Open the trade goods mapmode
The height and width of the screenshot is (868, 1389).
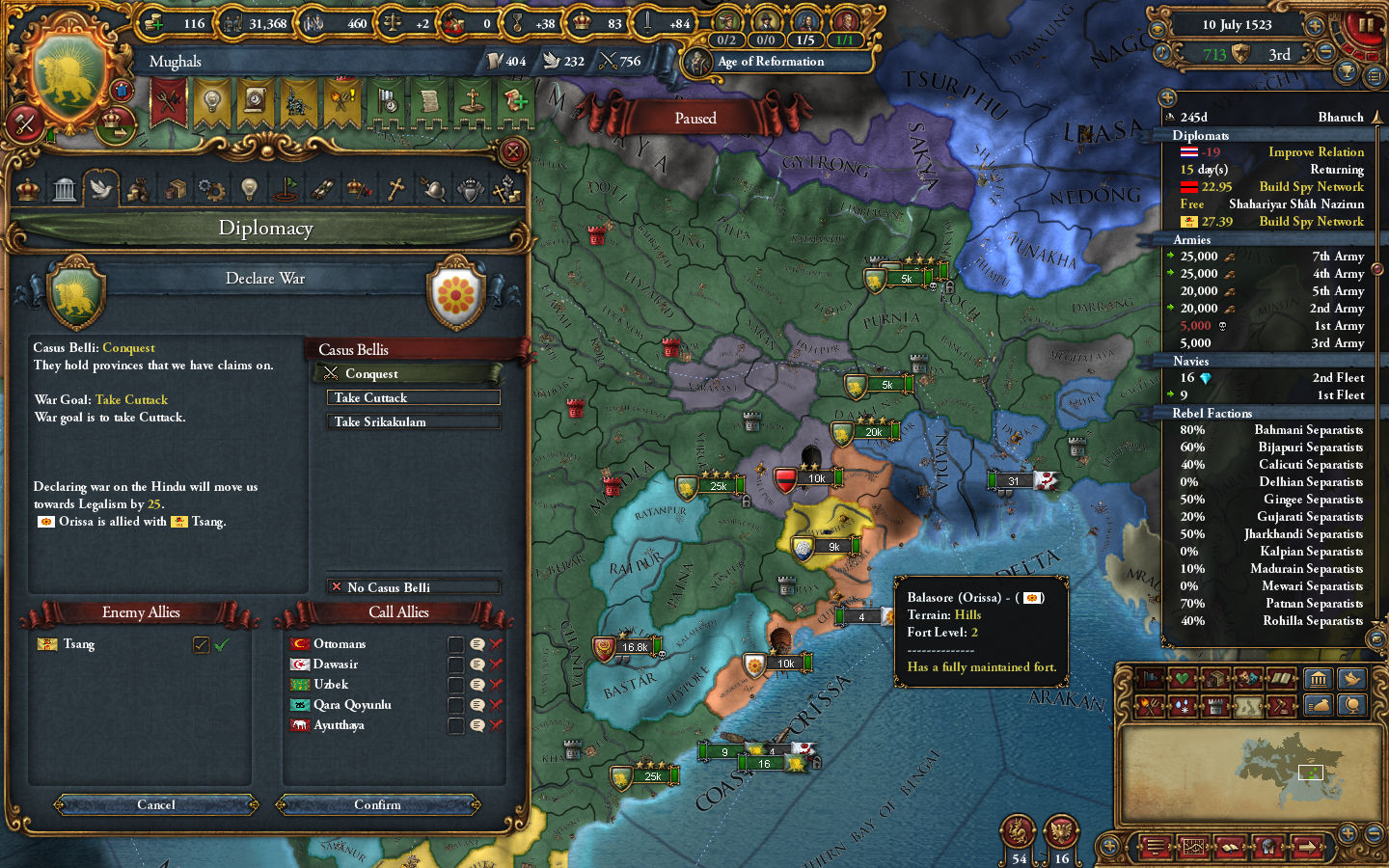point(1216,678)
